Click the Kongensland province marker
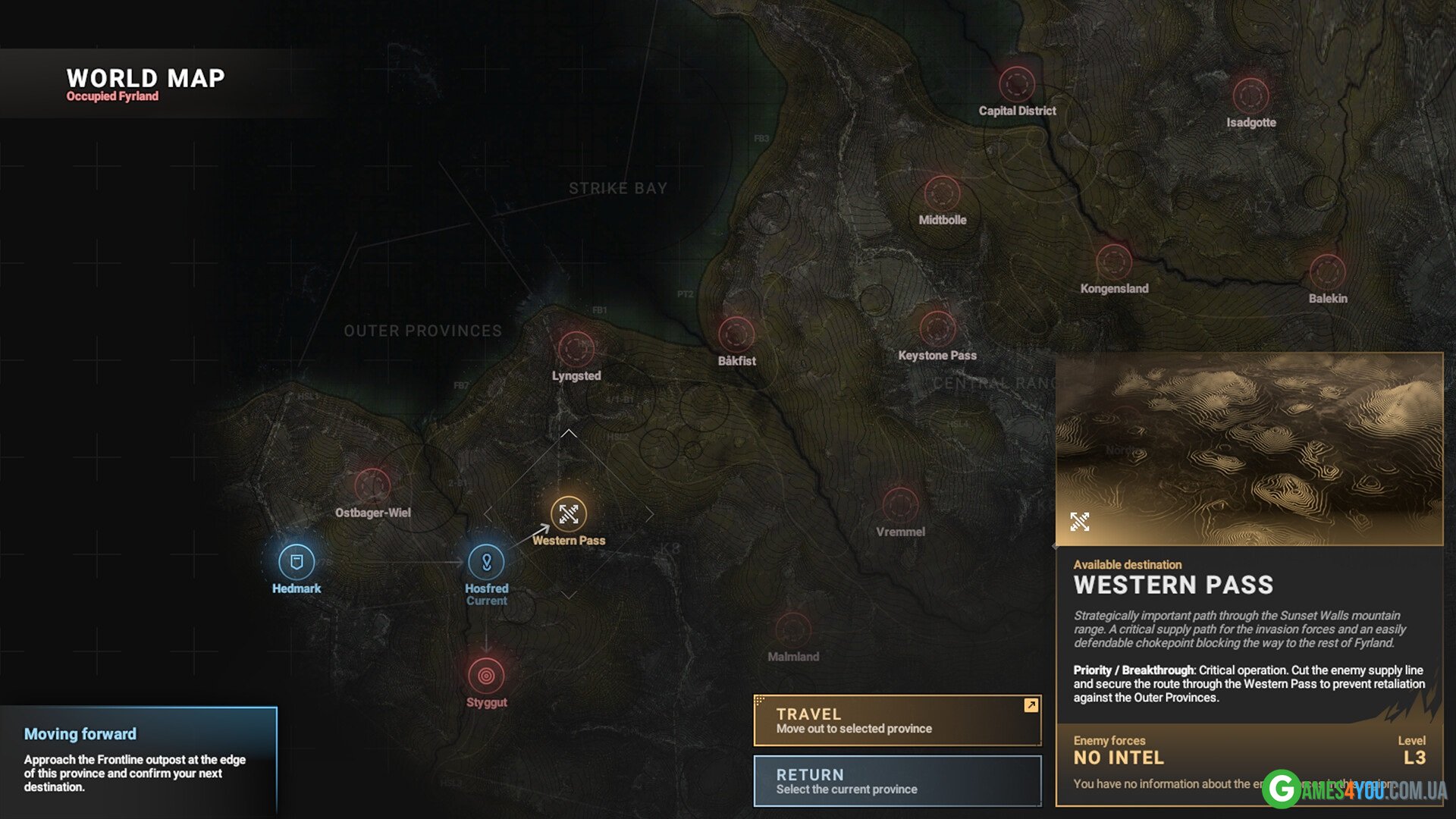1456x819 pixels. 1114,262
